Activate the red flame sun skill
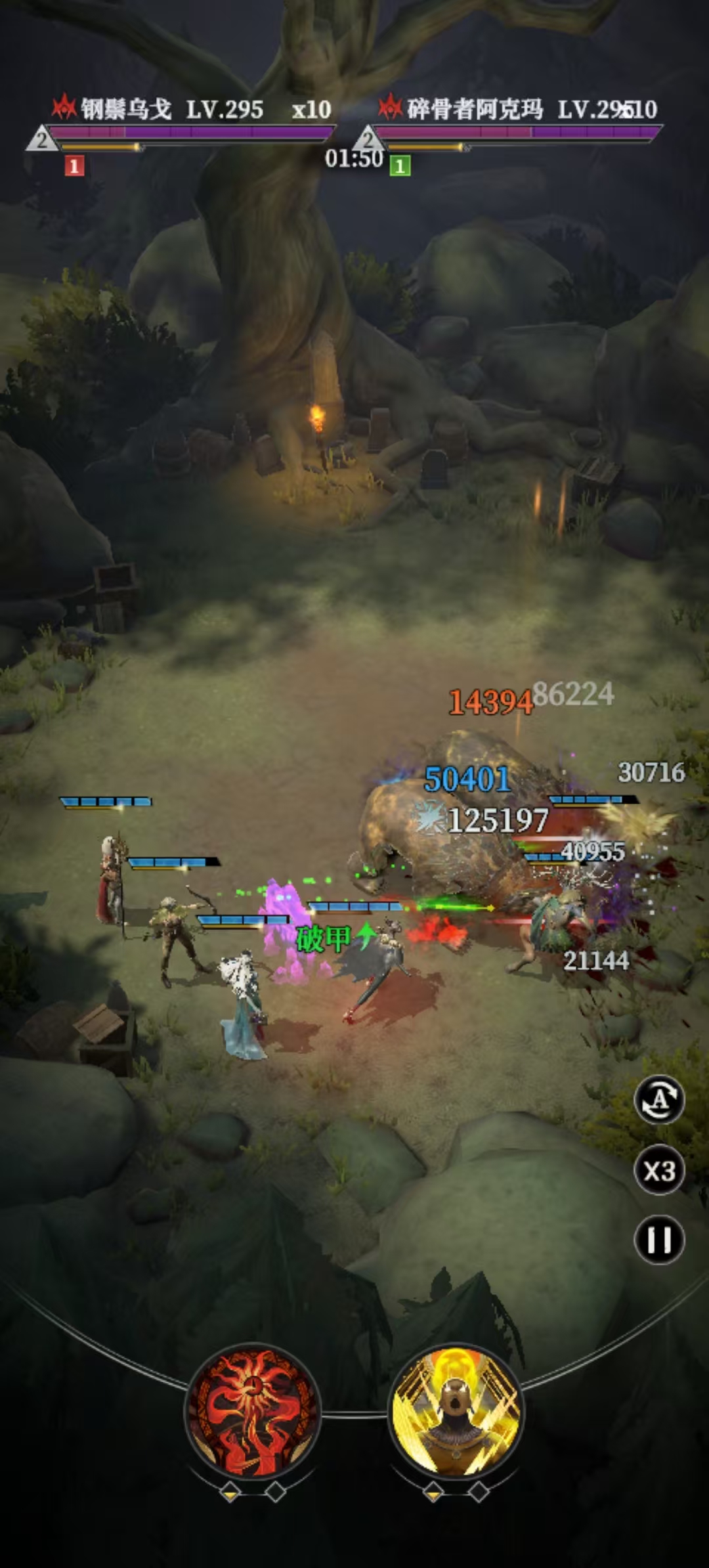 tap(253, 1410)
